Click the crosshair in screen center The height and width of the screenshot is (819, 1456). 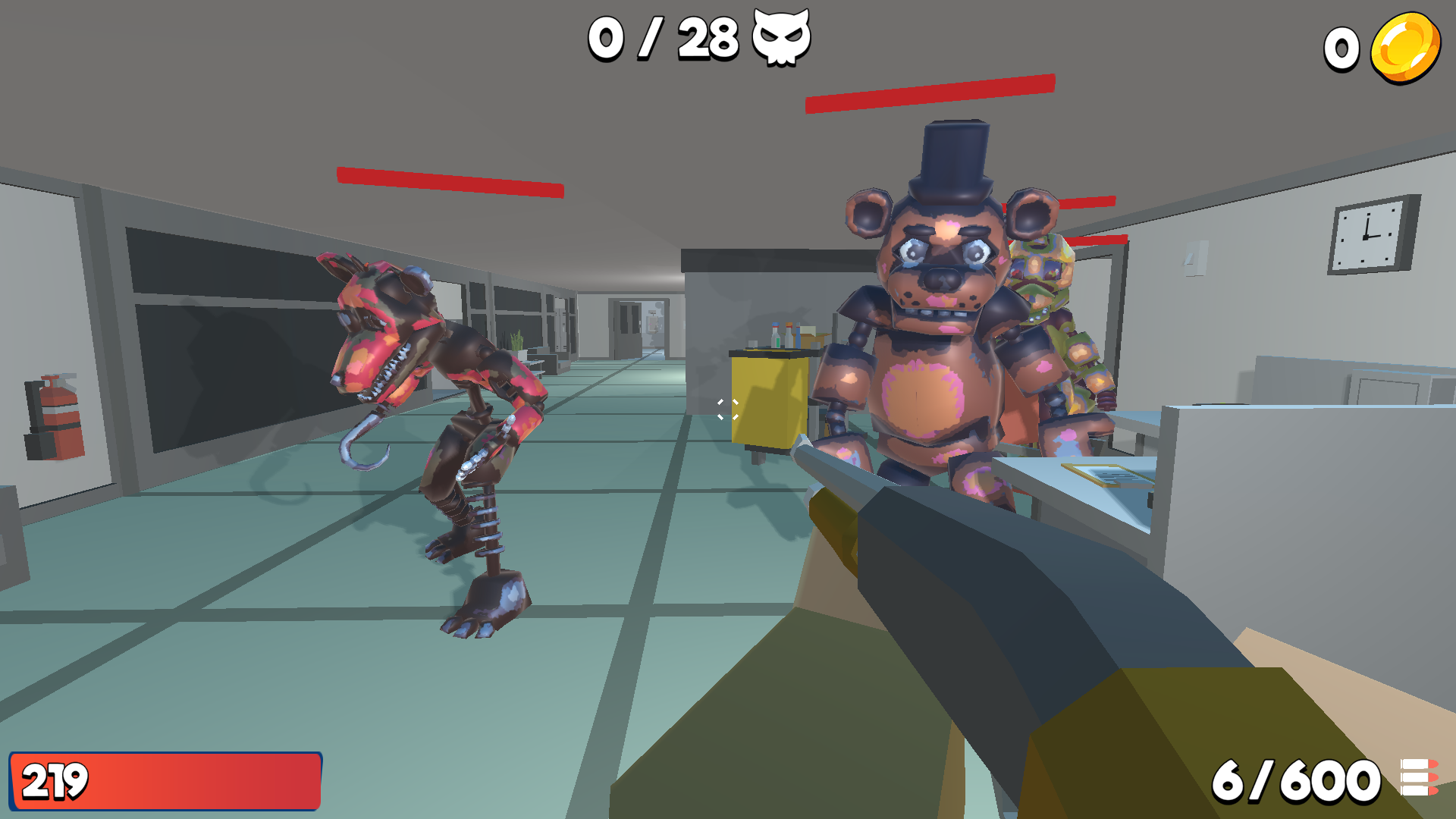point(728,409)
